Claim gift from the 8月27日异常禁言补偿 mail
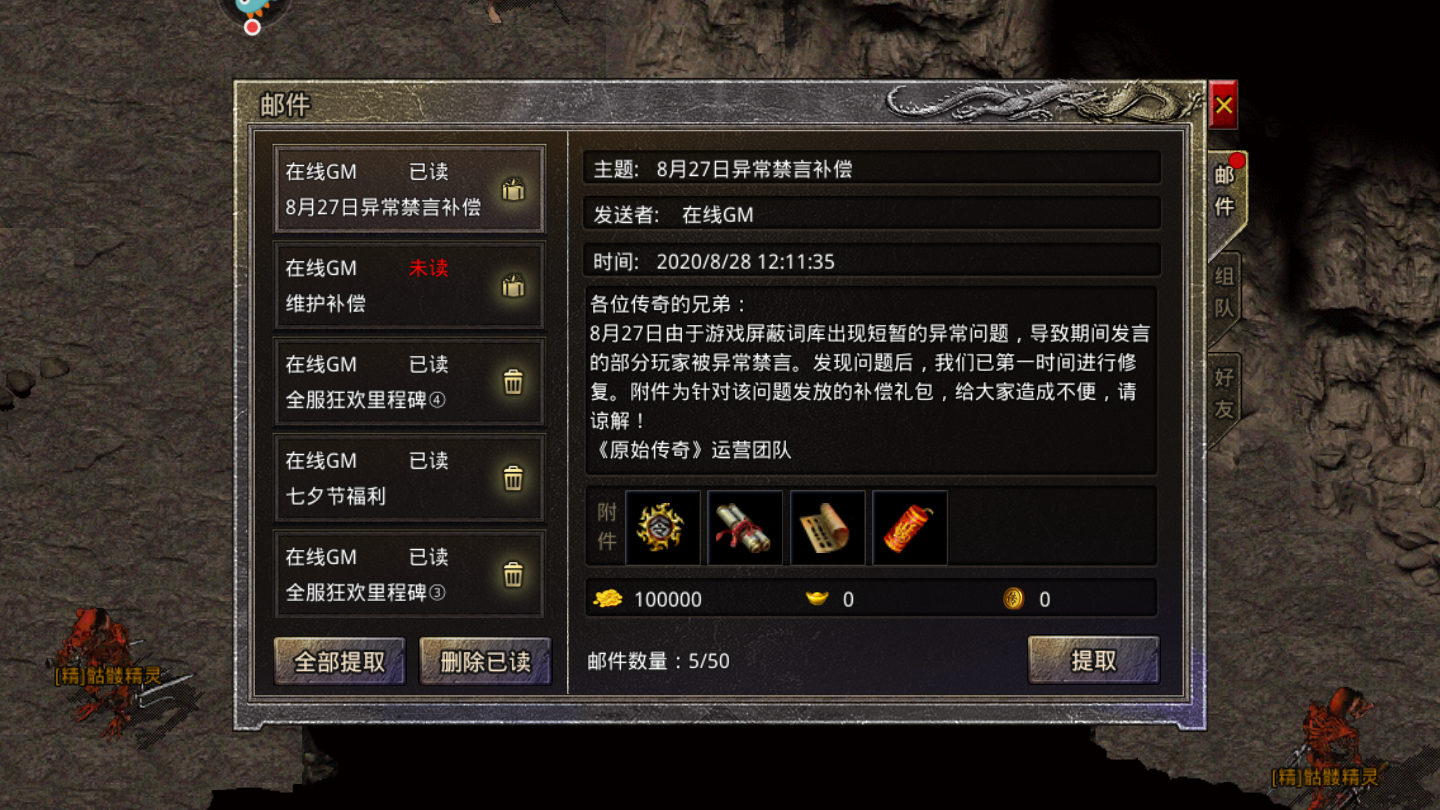The width and height of the screenshot is (1440, 810). click(x=513, y=191)
